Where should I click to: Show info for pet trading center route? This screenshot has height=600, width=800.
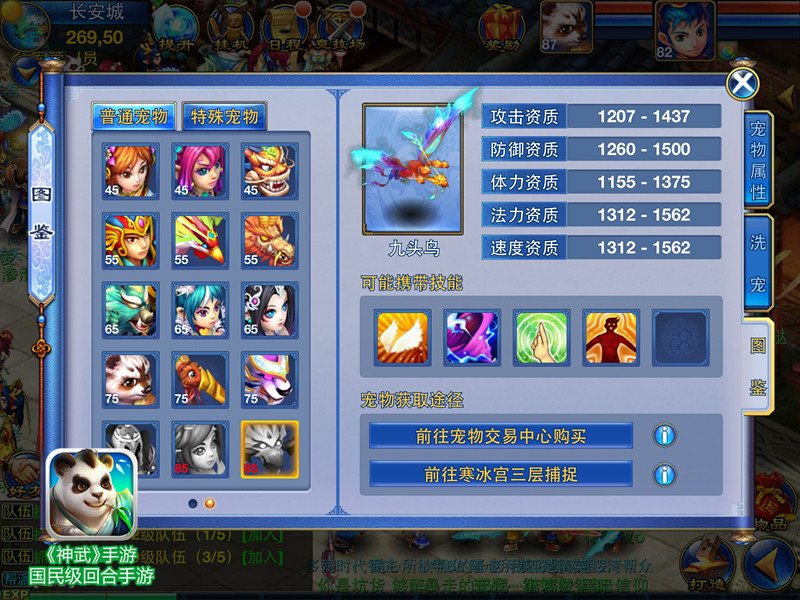(x=663, y=435)
